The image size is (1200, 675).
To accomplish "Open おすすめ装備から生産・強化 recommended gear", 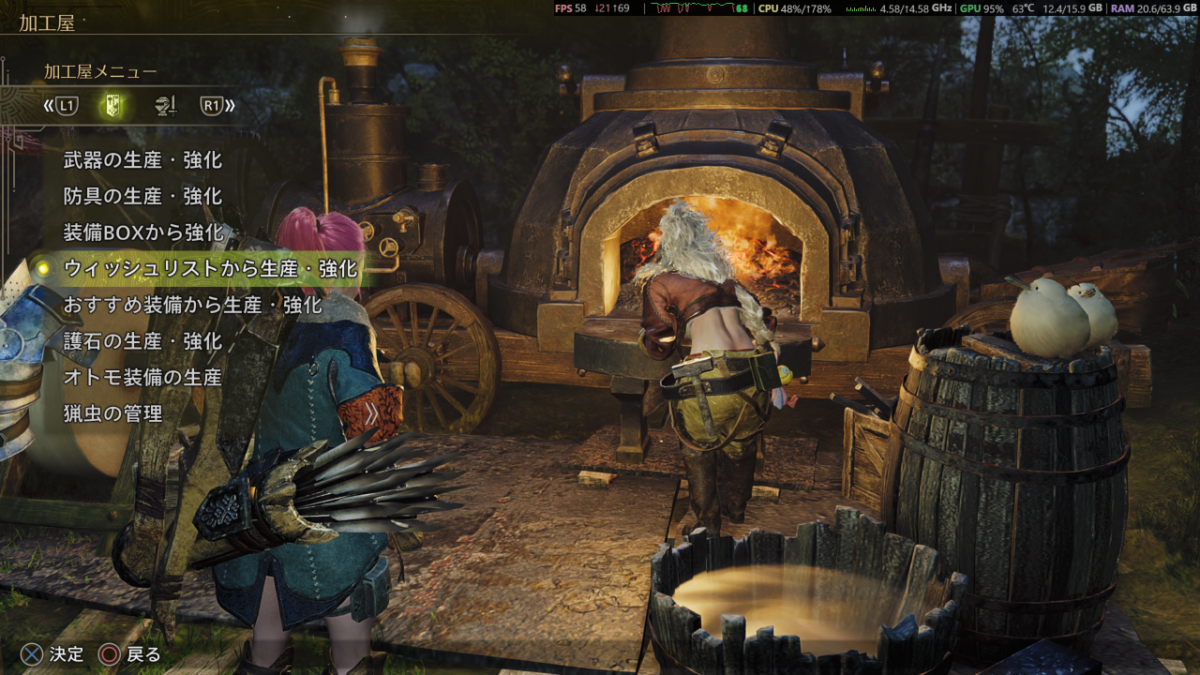I will point(192,304).
